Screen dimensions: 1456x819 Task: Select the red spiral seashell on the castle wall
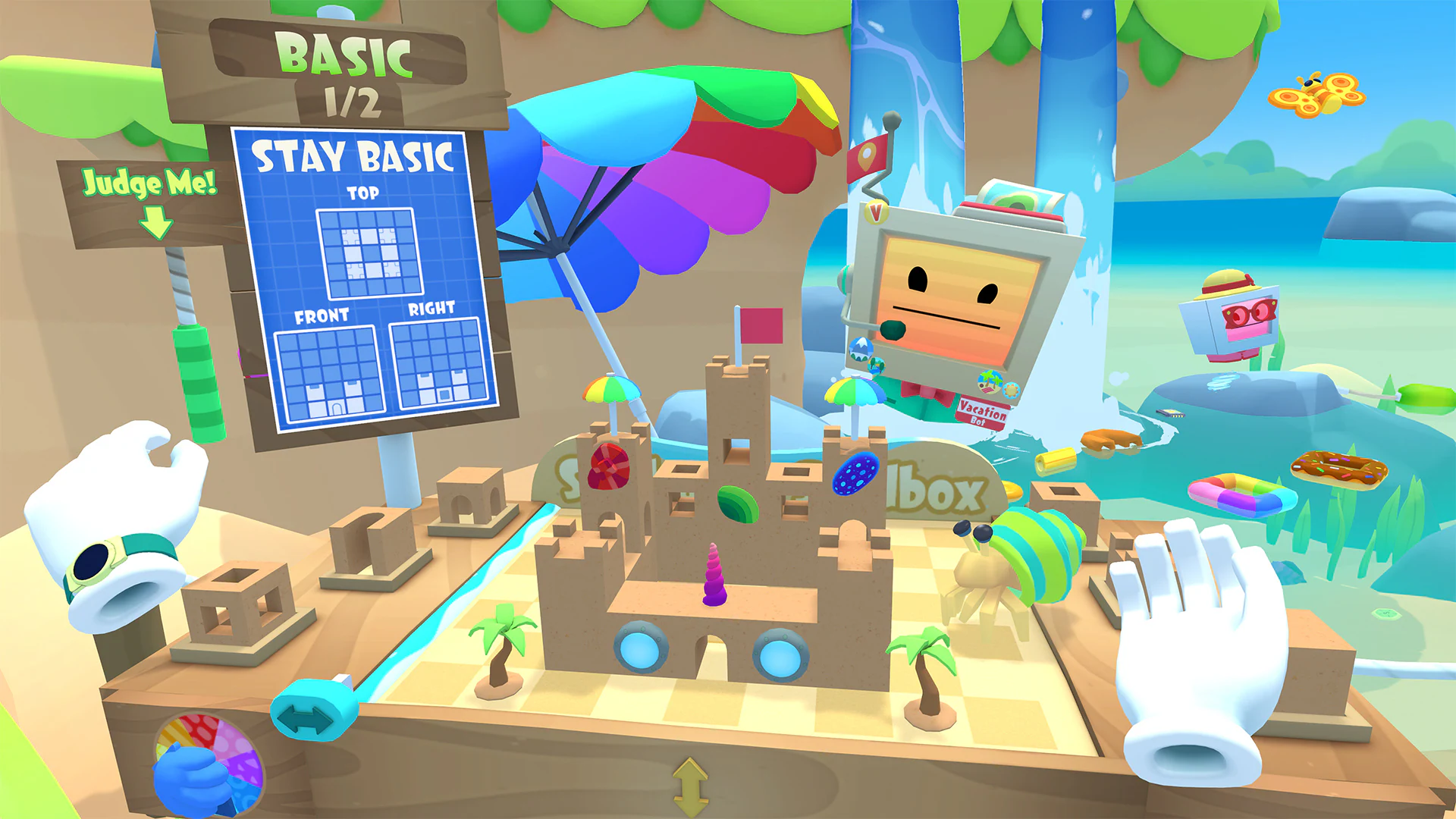(608, 465)
